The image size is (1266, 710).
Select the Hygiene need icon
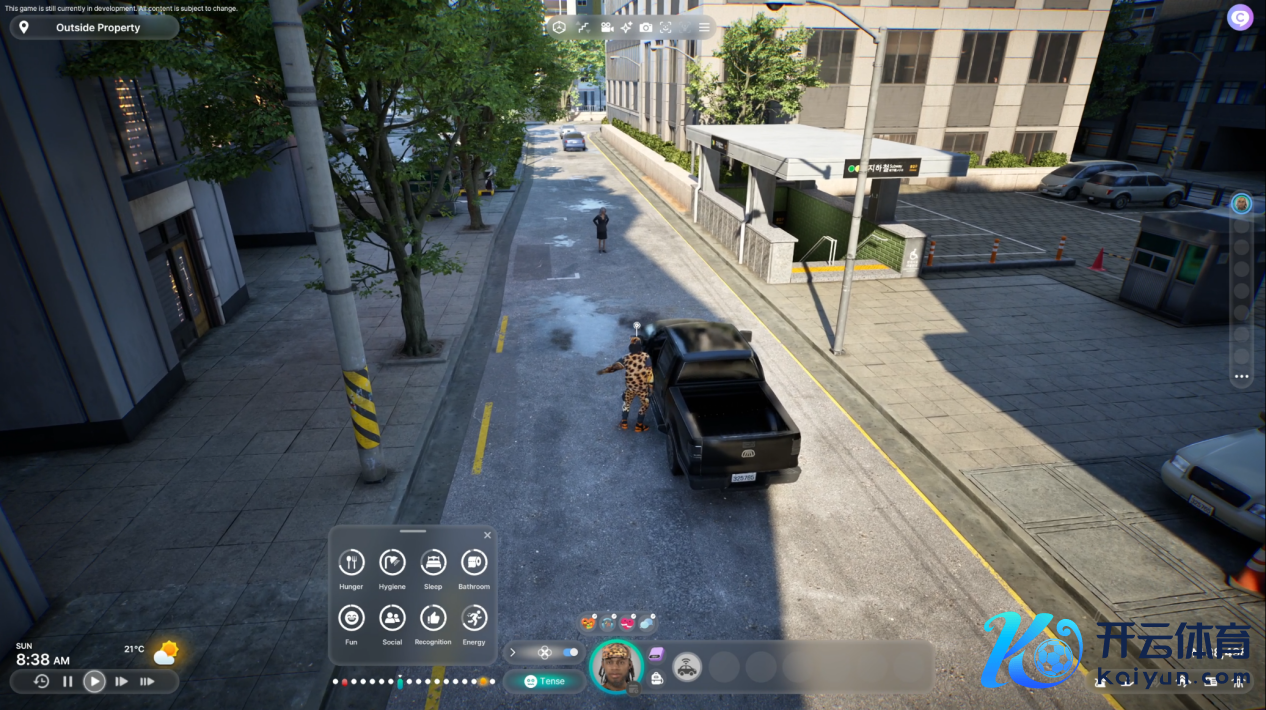pos(392,562)
